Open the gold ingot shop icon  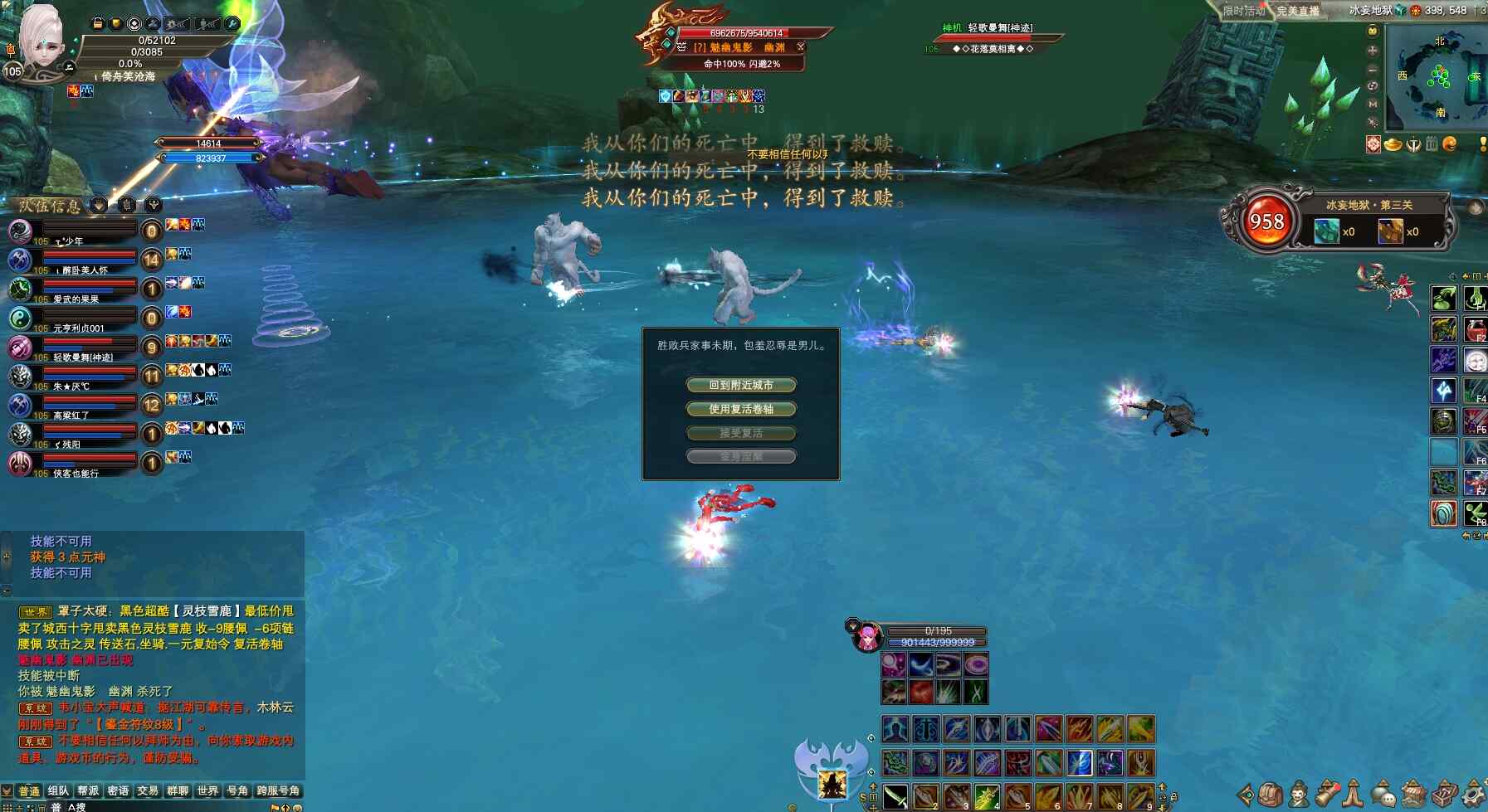coord(1393,144)
